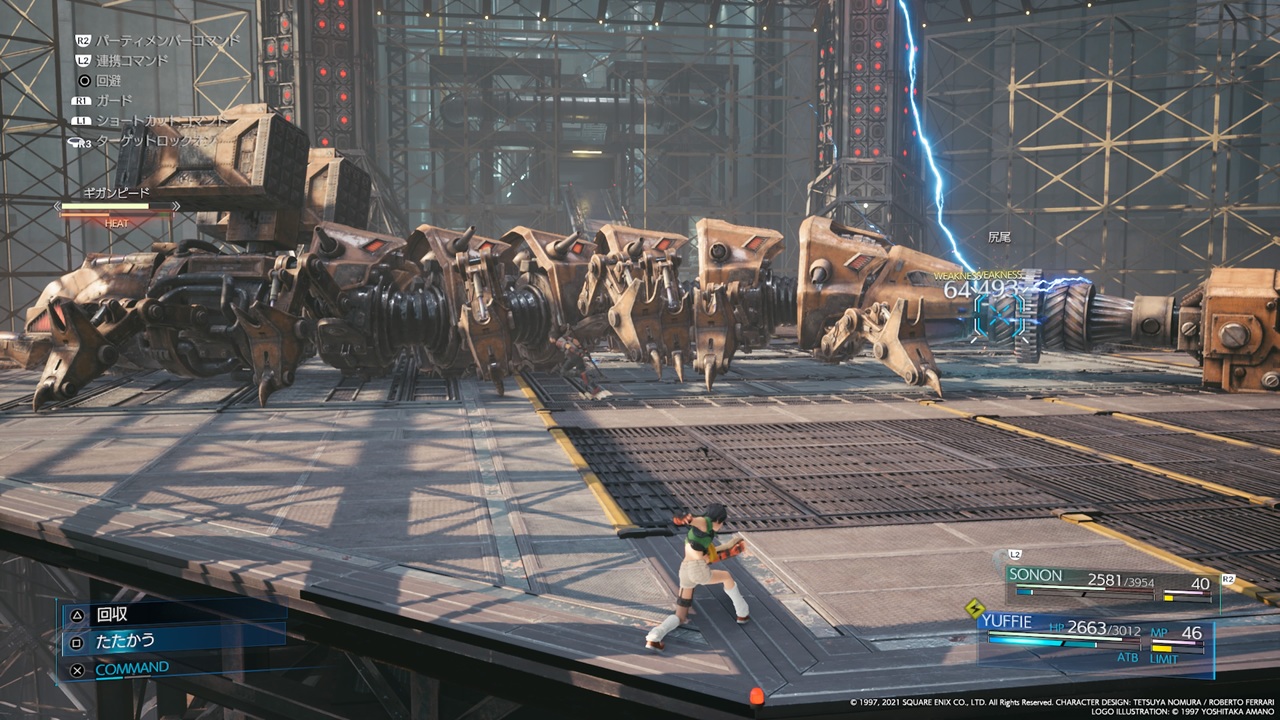Open the COMMAND menu
The image size is (1280, 720).
pos(131,668)
